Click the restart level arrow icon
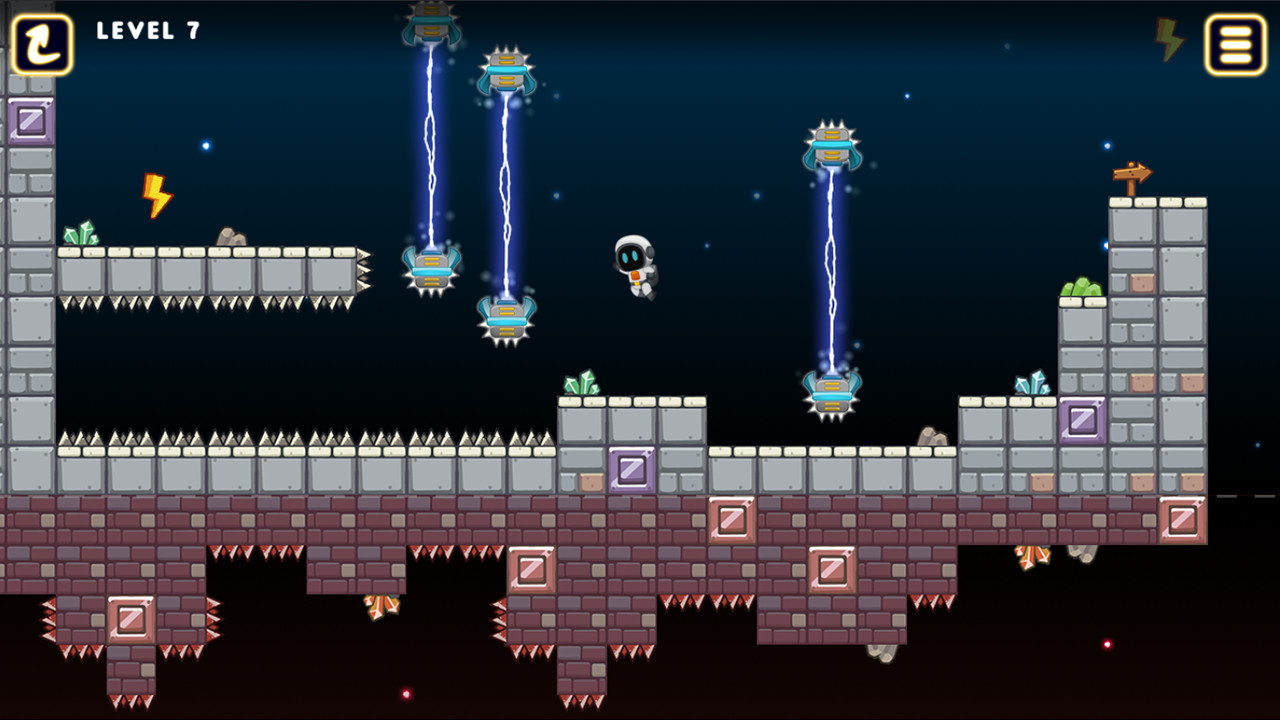 40,43
